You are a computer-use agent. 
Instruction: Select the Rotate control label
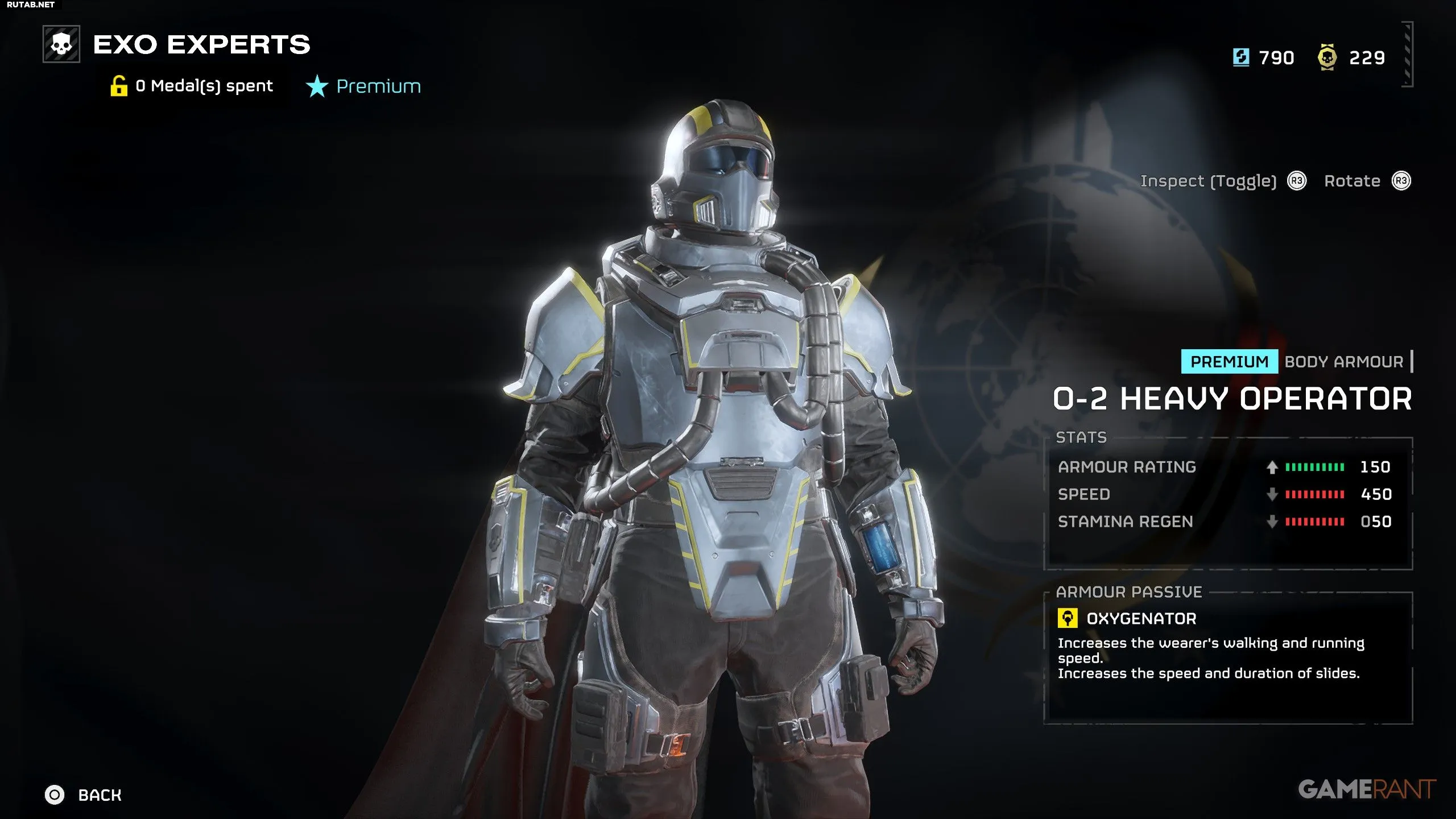[x=1352, y=181]
